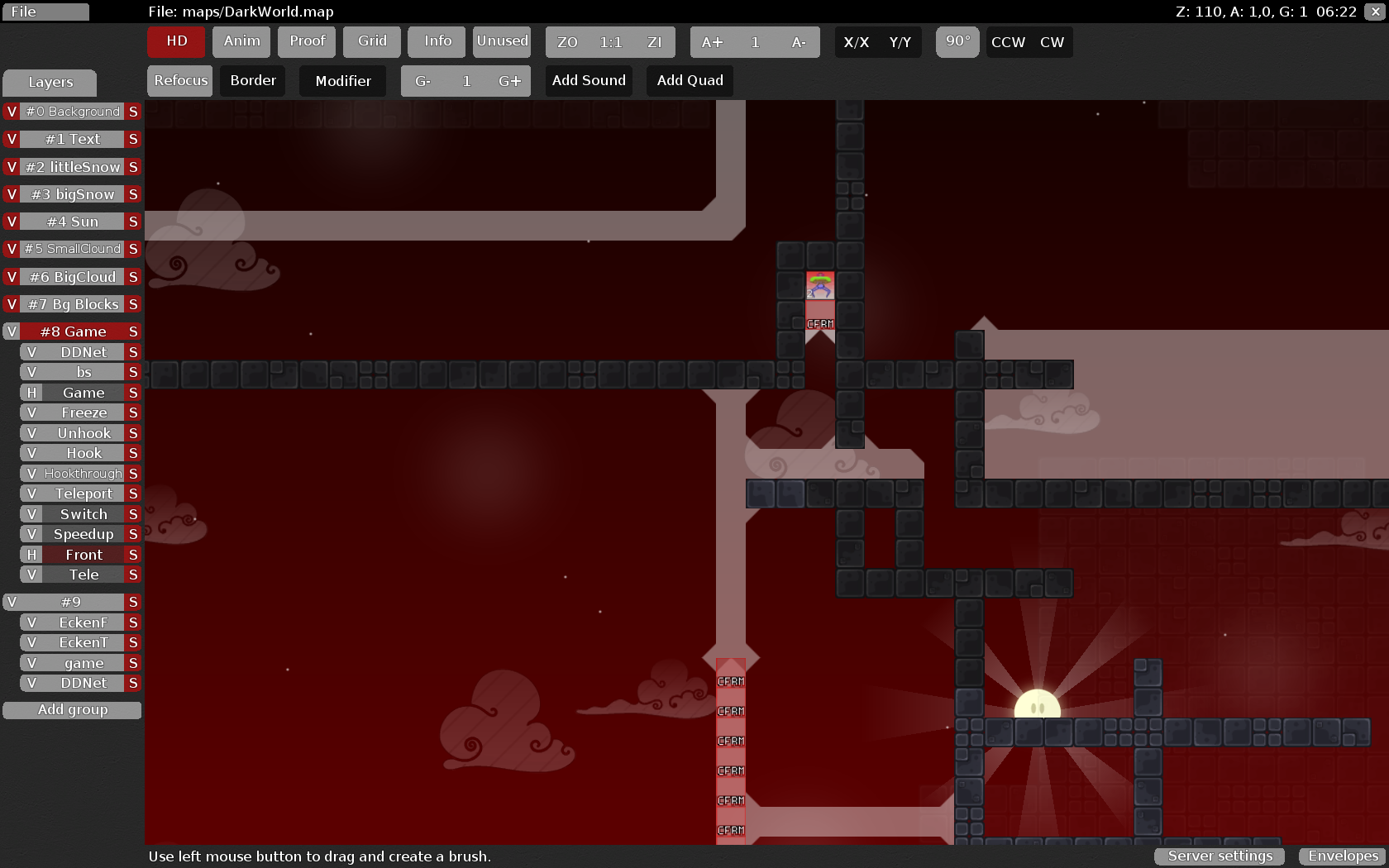
Task: Rotate the brush clockwise with CW
Action: pos(1052,42)
